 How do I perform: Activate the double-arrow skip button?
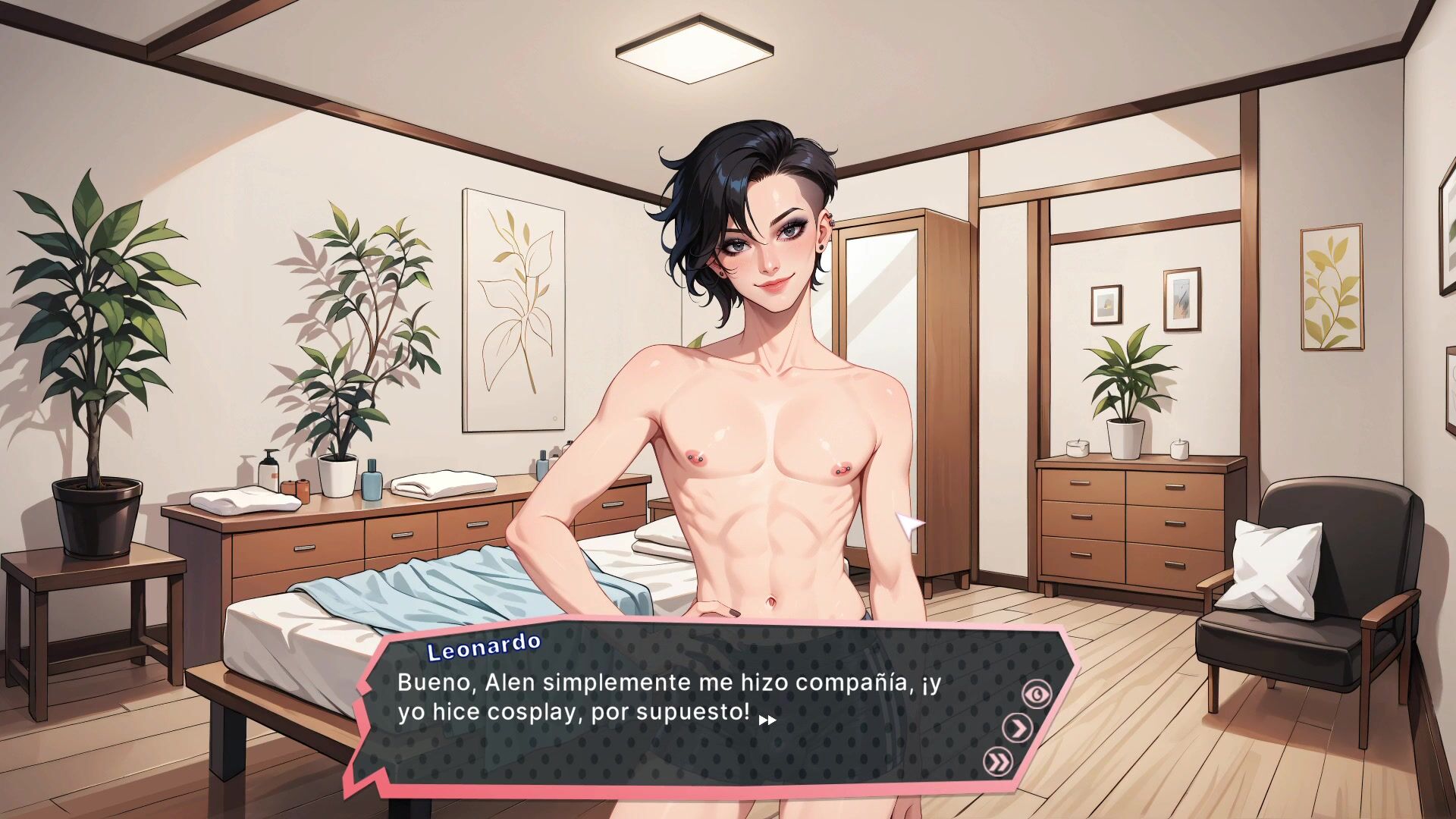pos(997,761)
